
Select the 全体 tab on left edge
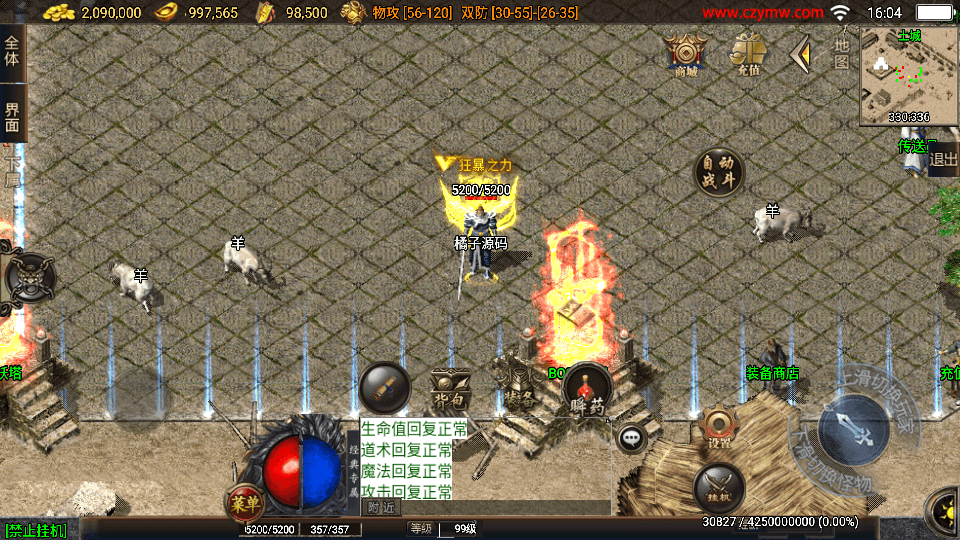point(12,52)
